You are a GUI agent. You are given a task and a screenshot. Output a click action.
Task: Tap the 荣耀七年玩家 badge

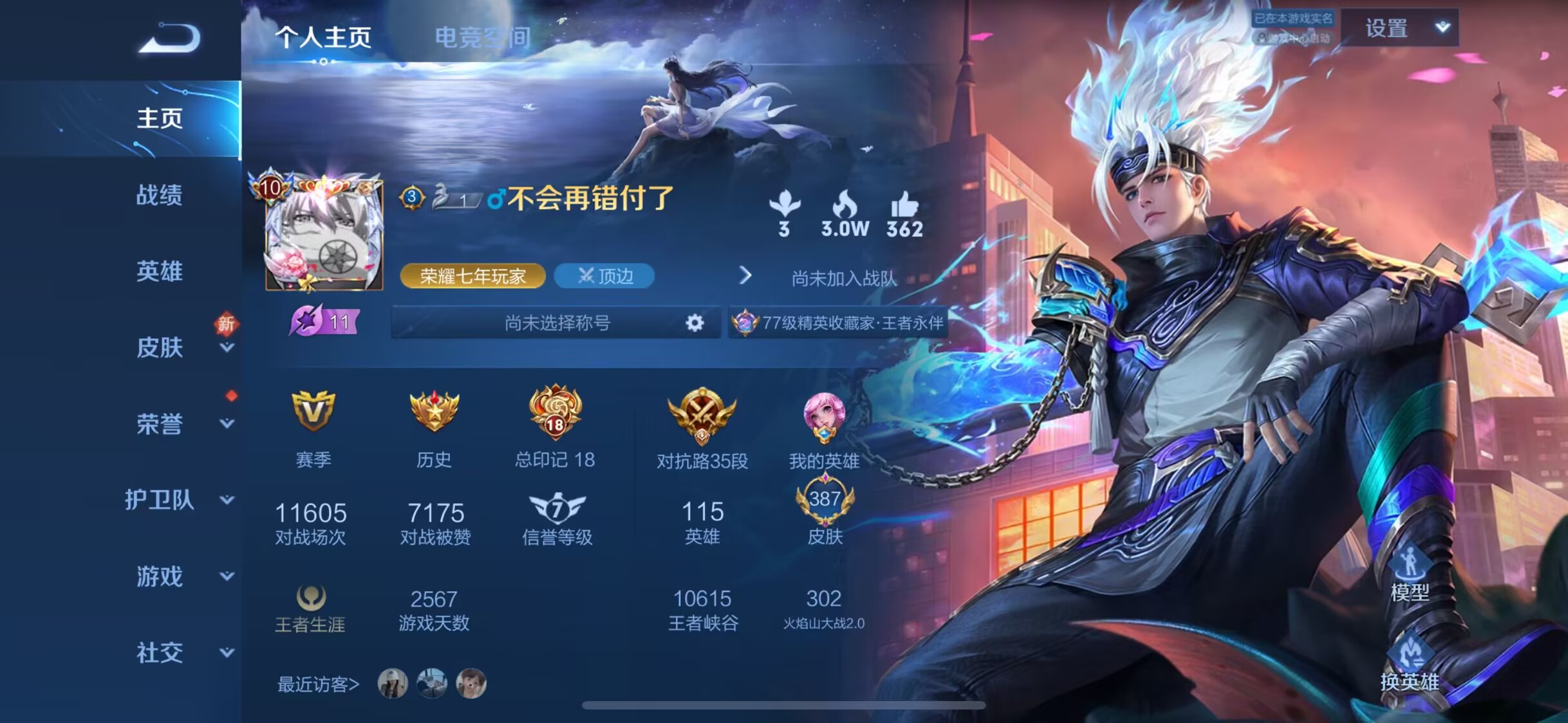(x=472, y=276)
